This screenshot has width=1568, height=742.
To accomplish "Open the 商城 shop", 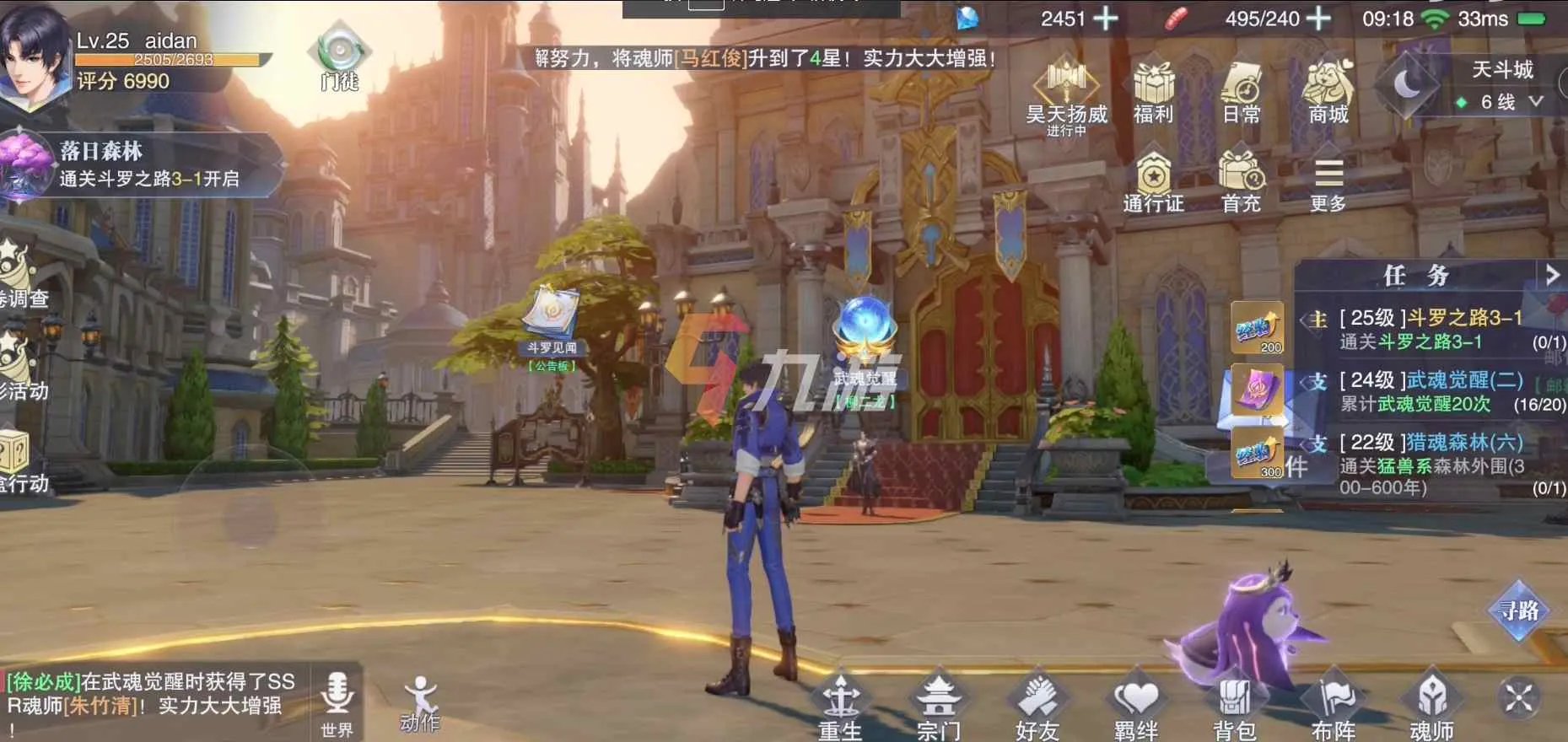I will [x=1328, y=91].
